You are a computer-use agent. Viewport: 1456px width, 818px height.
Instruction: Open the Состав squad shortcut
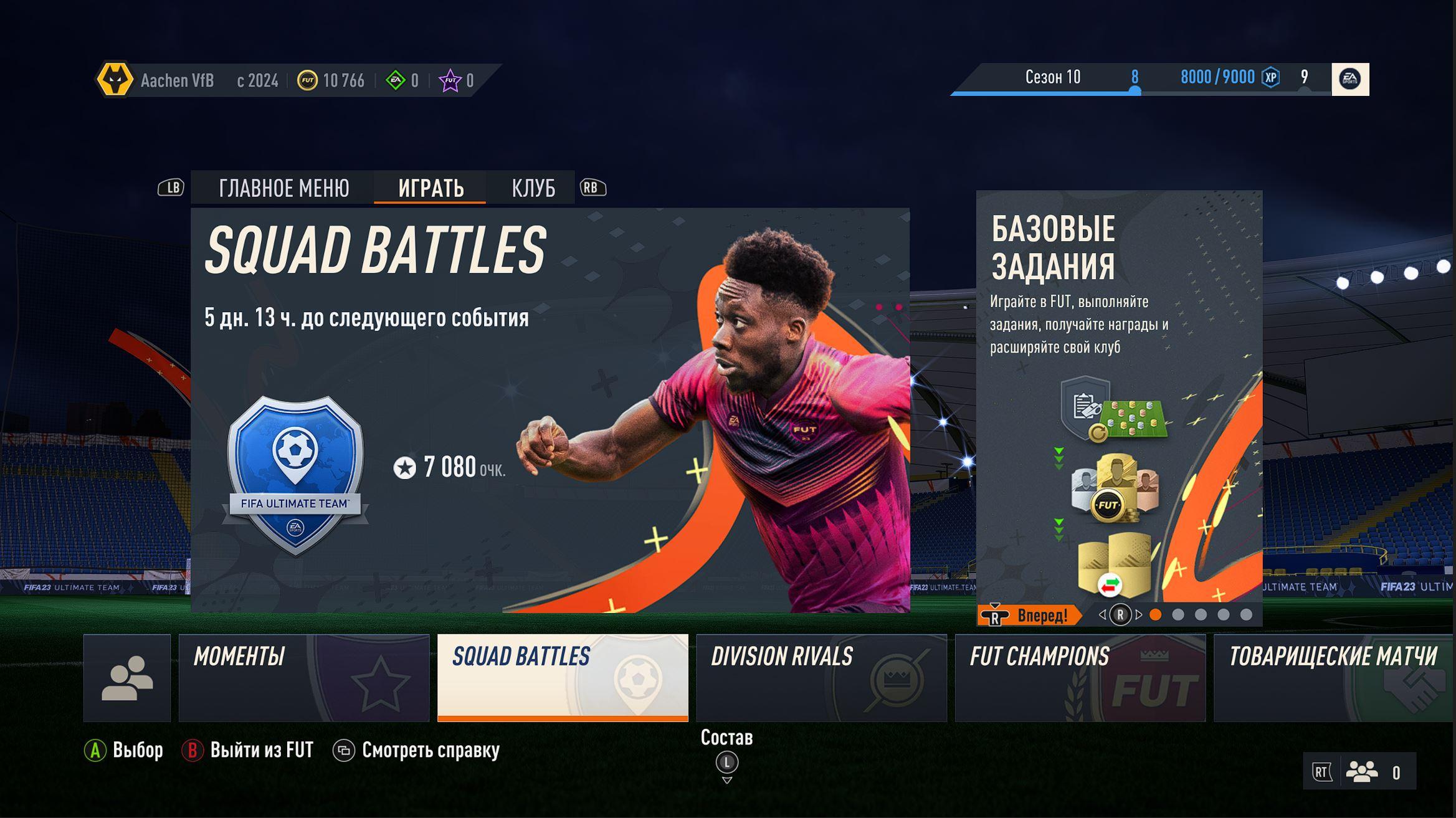[726, 754]
